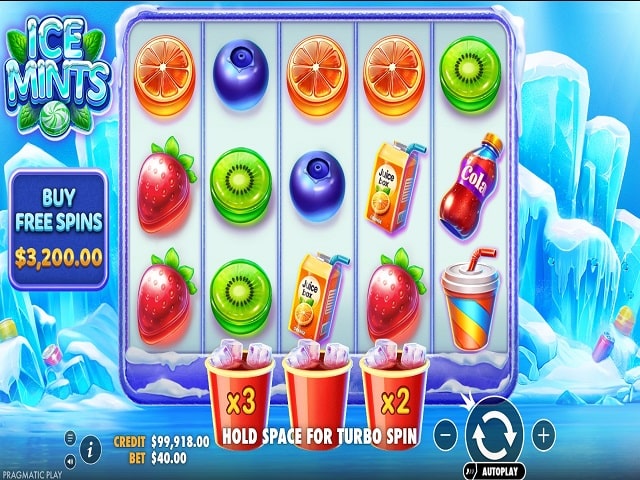Increase the bet with the plus button
640x480 pixels.
tap(543, 435)
